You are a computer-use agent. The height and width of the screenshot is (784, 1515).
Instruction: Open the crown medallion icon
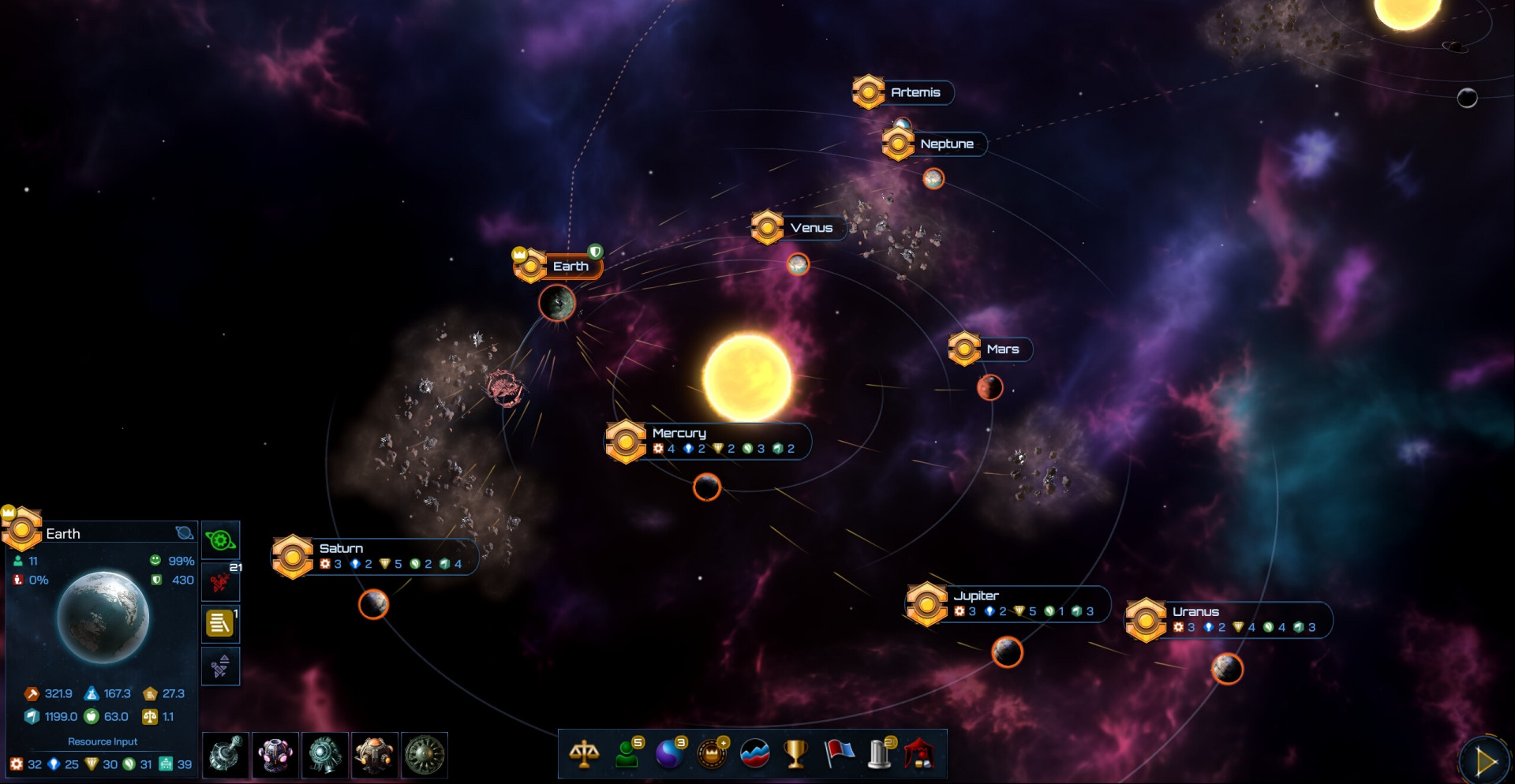coord(713,754)
